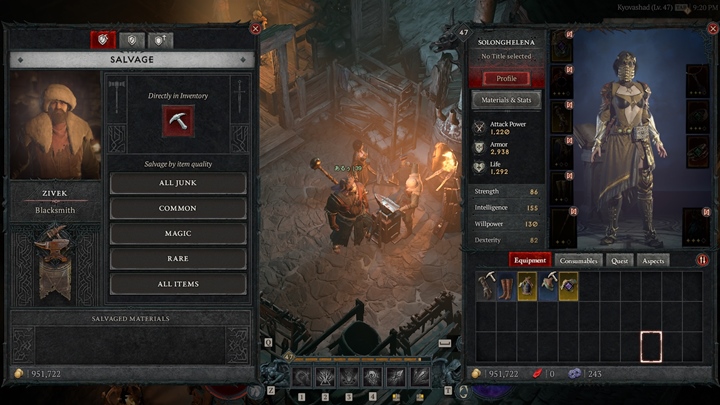Salvage Magic quality items
This screenshot has width=720, height=405.
click(178, 233)
